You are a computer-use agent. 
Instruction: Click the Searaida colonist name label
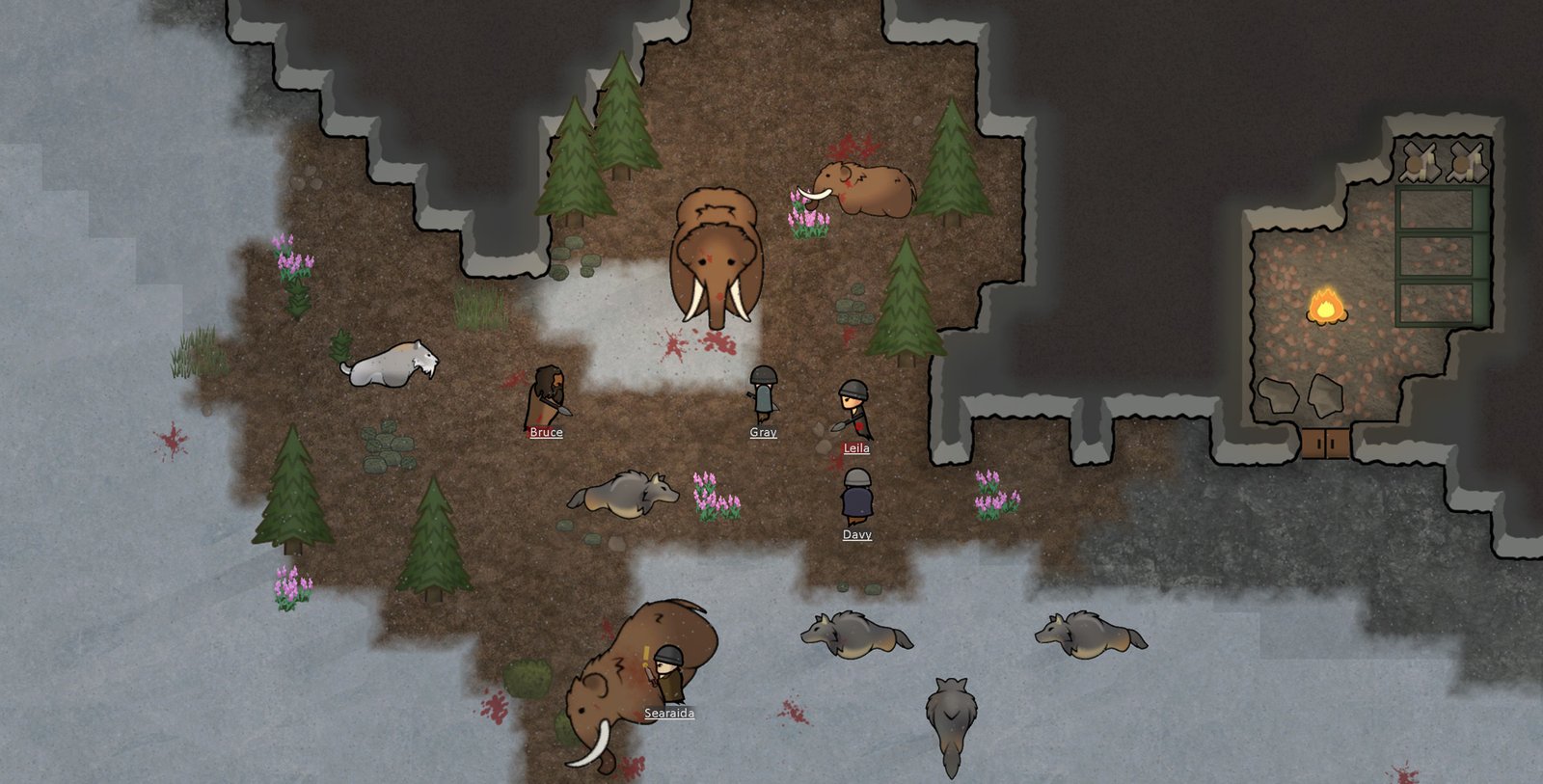[x=669, y=714]
